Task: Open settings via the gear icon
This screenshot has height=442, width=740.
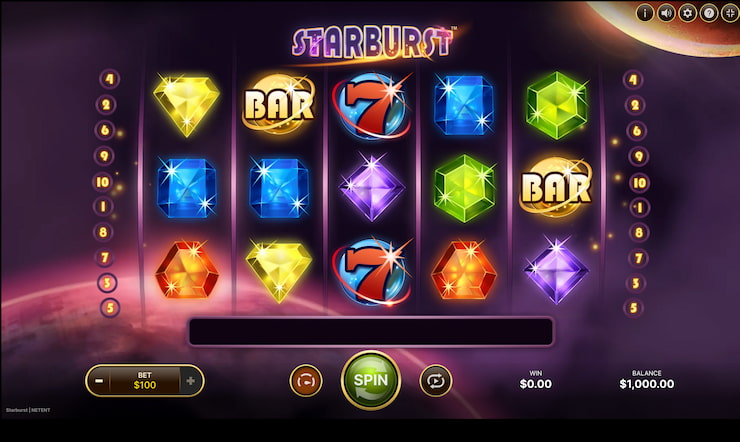Action: point(687,13)
